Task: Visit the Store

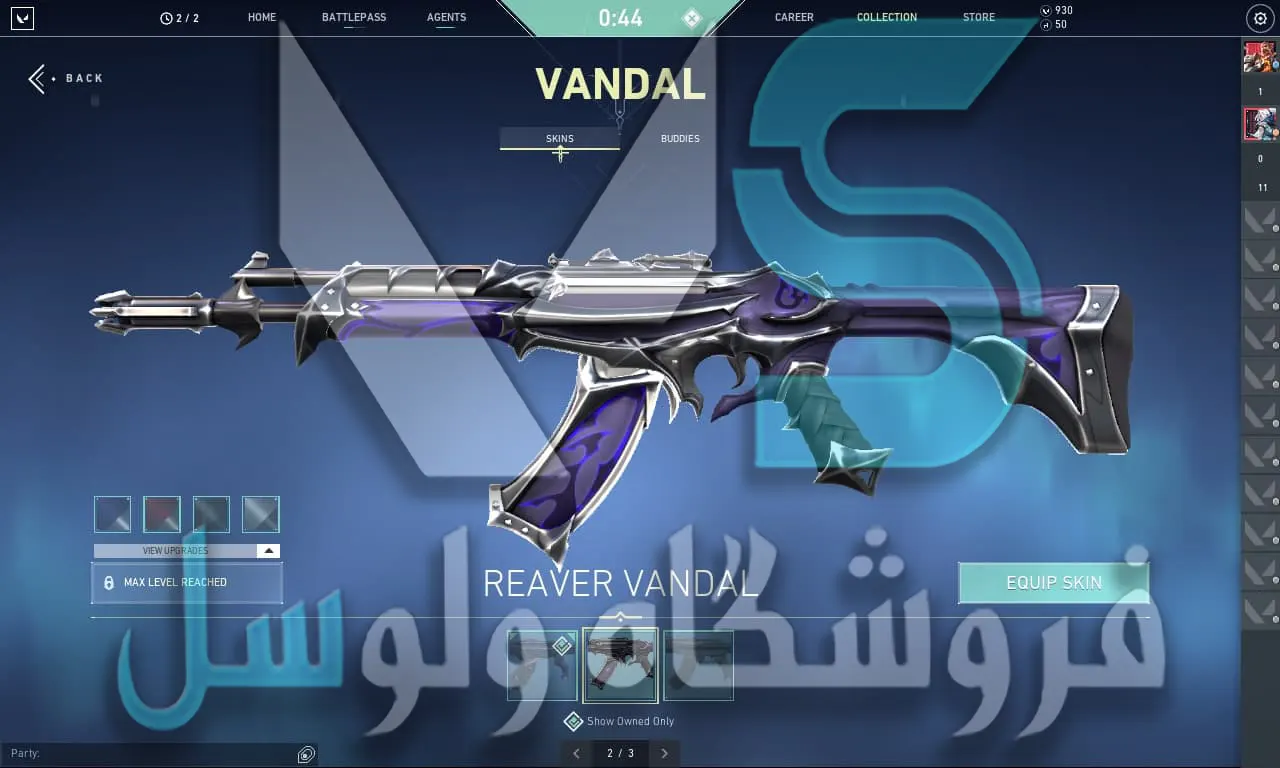Action: pos(978,17)
